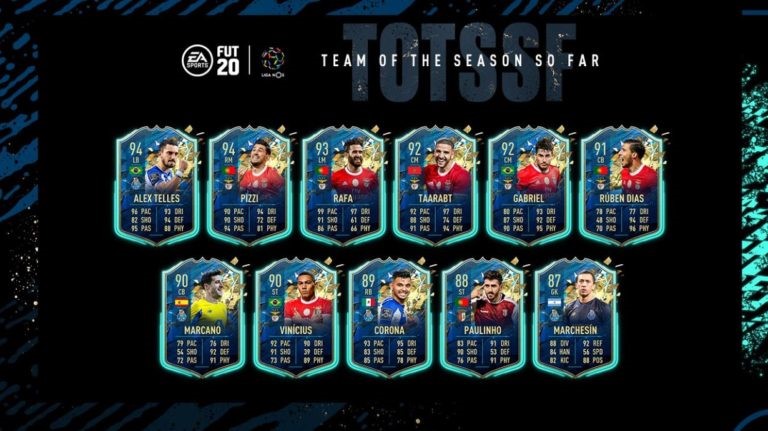Select the Marchesin 87 goalkeeper card
The width and height of the screenshot is (768, 431).
click(576, 317)
